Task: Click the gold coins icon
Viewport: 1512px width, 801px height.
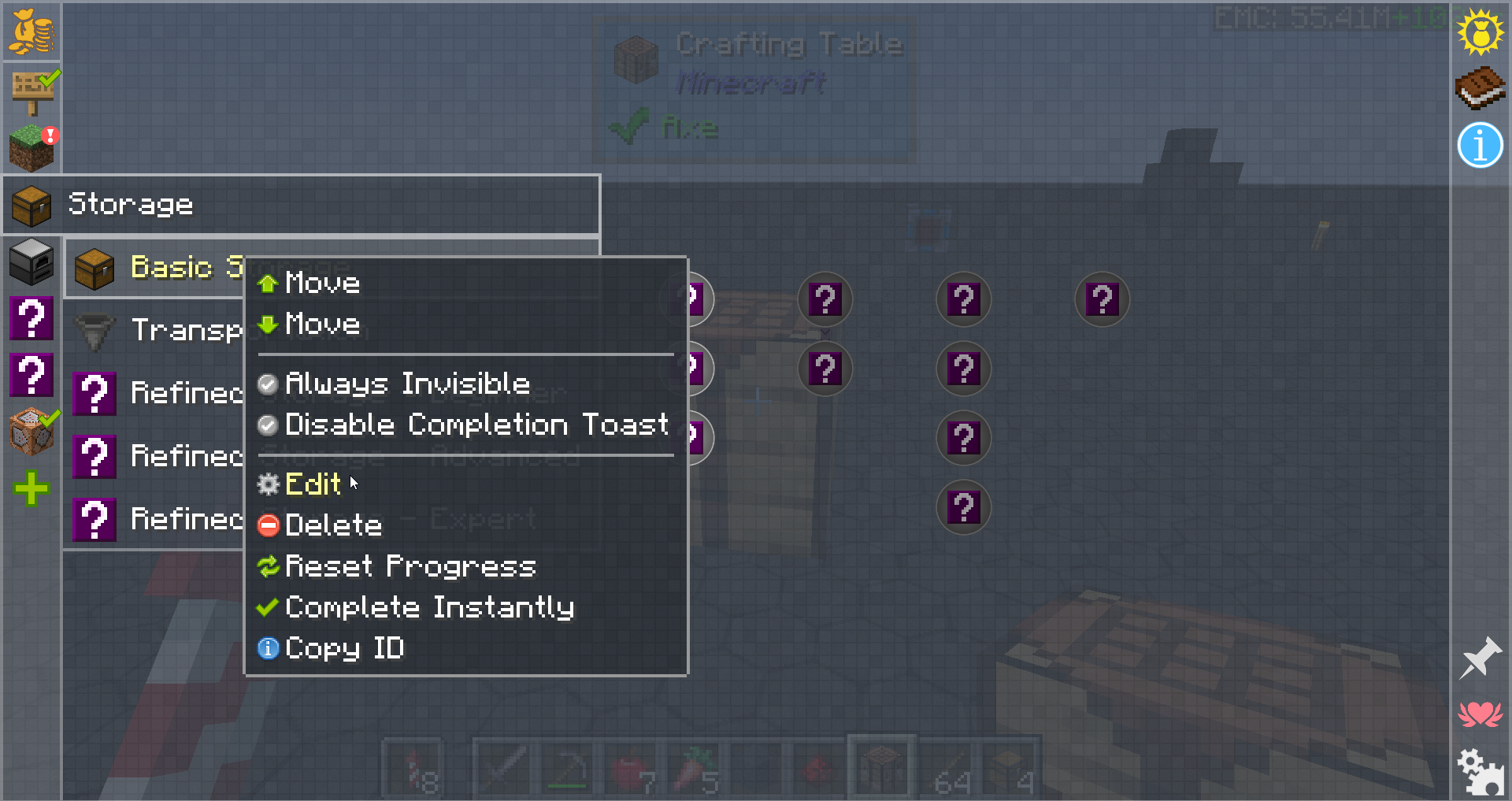Action: (31, 32)
